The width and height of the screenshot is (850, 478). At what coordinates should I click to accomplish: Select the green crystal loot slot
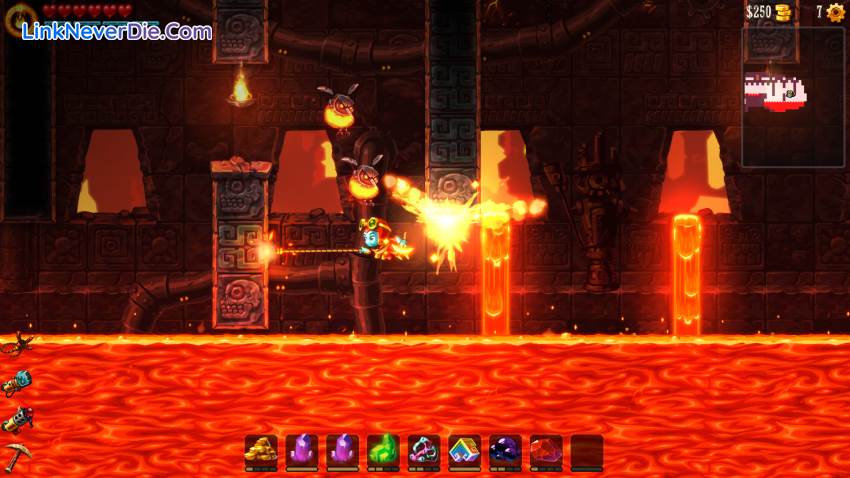pyautogui.click(x=383, y=450)
